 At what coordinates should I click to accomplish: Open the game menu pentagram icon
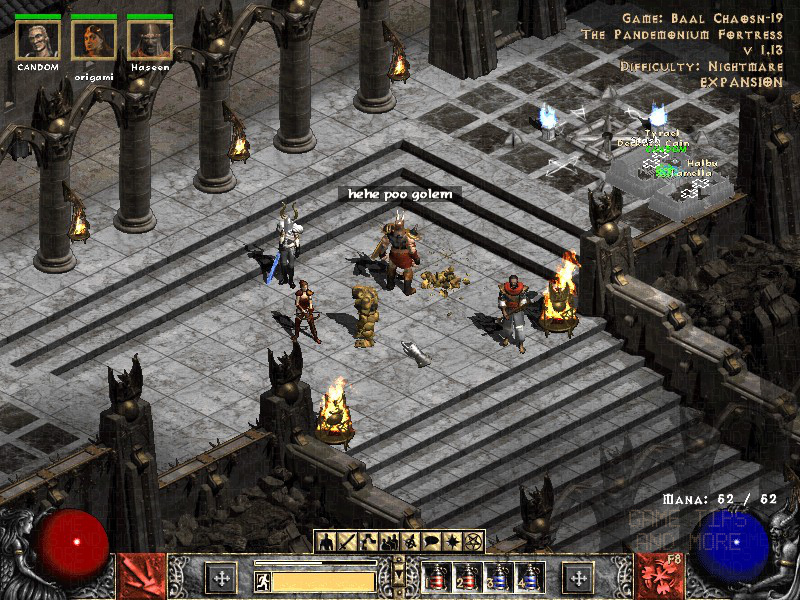(x=474, y=541)
